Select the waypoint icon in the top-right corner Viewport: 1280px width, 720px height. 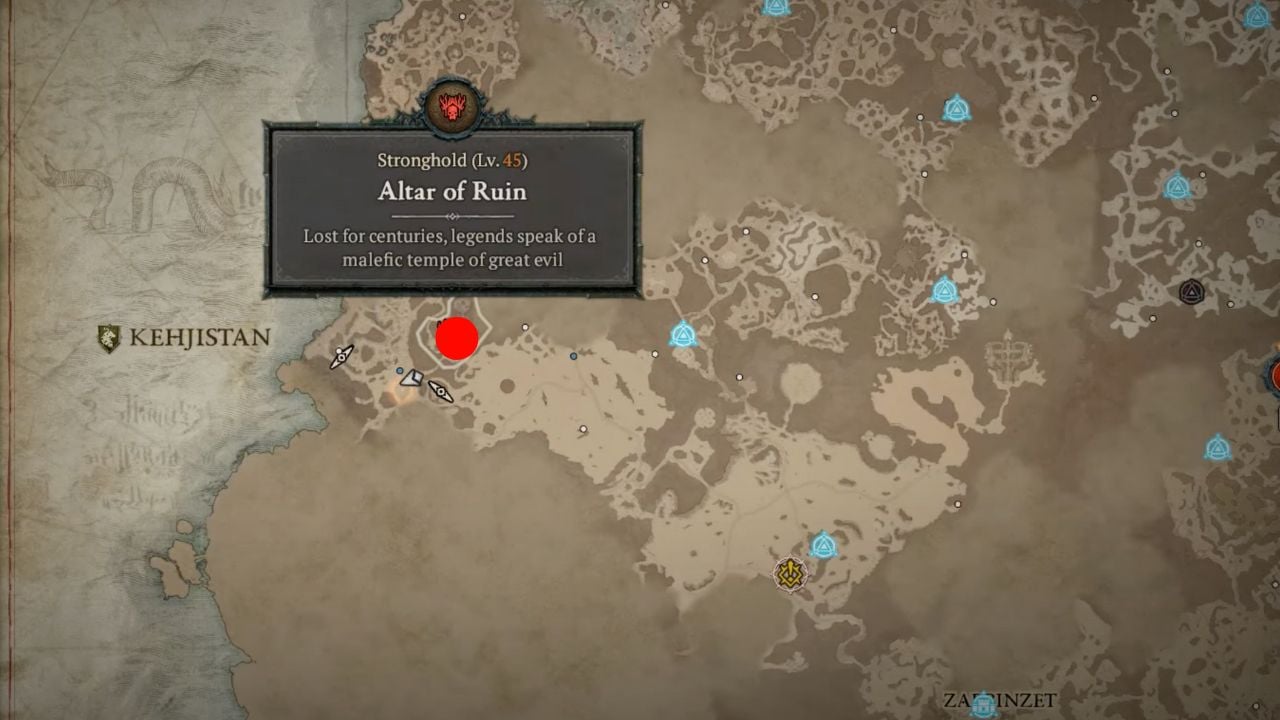1257,15
